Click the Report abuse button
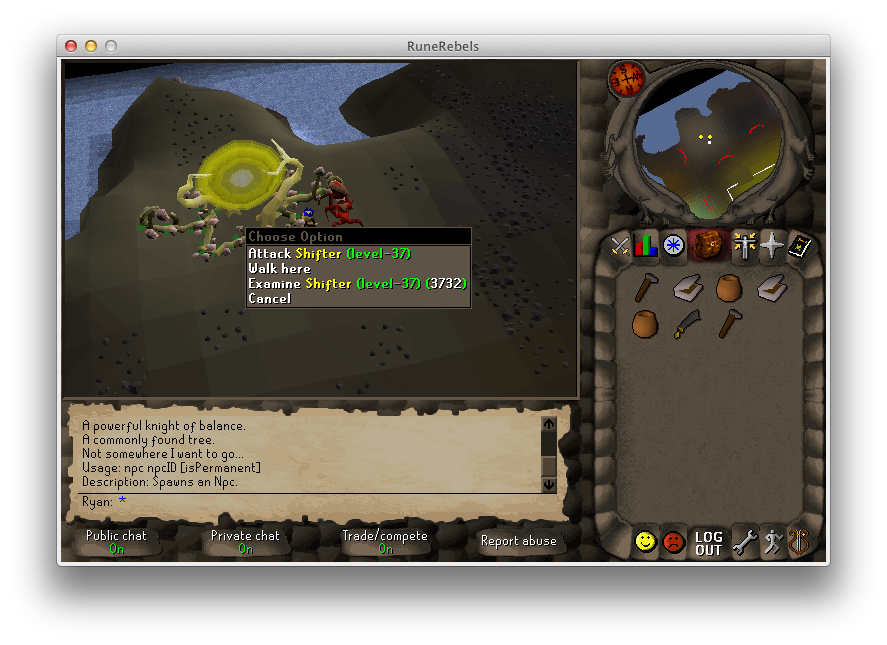The height and width of the screenshot is (645, 887). tap(519, 541)
